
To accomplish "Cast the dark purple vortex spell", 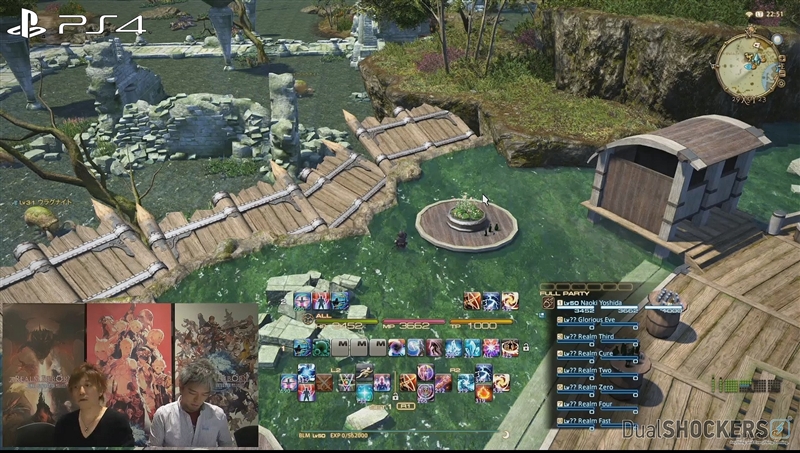I will pyautogui.click(x=397, y=348).
